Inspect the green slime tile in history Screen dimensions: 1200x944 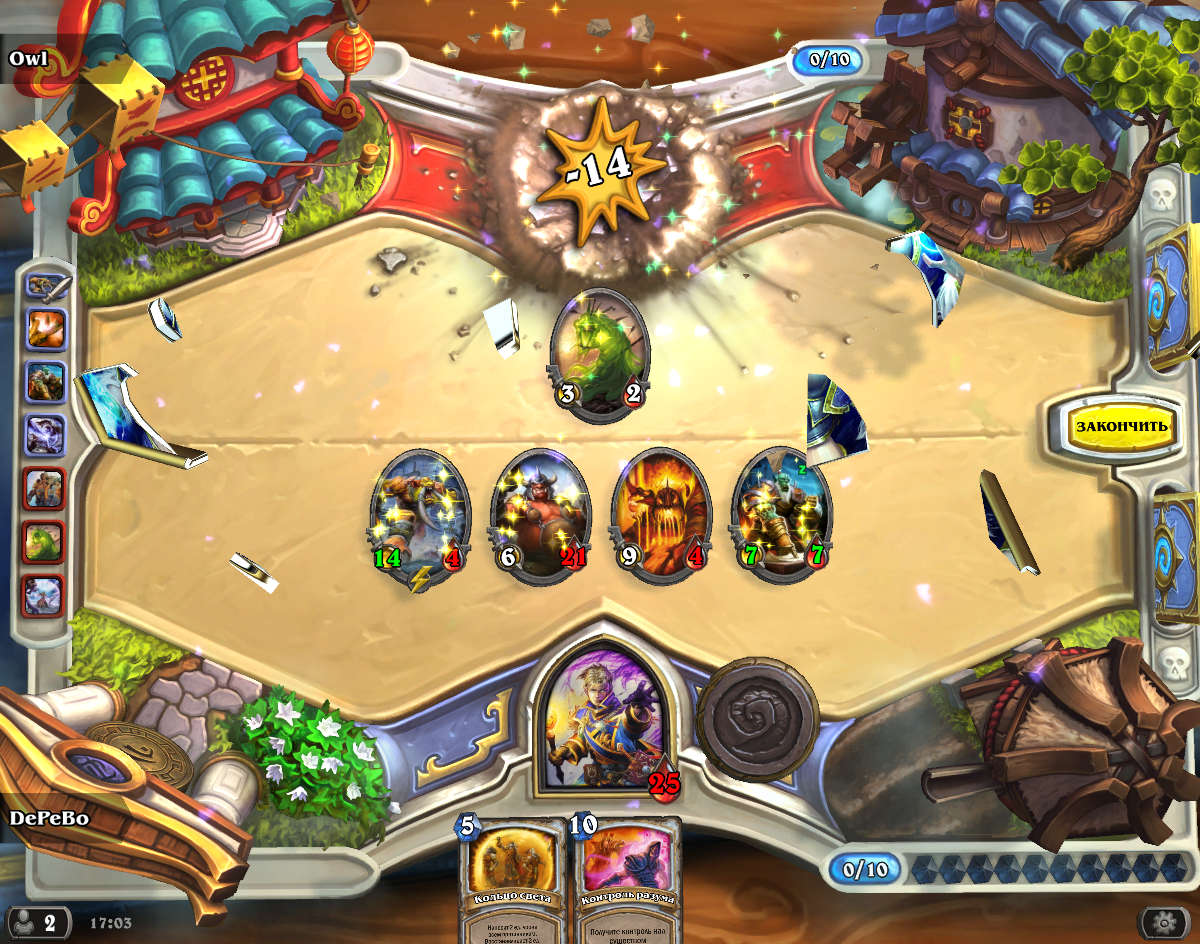(46, 541)
